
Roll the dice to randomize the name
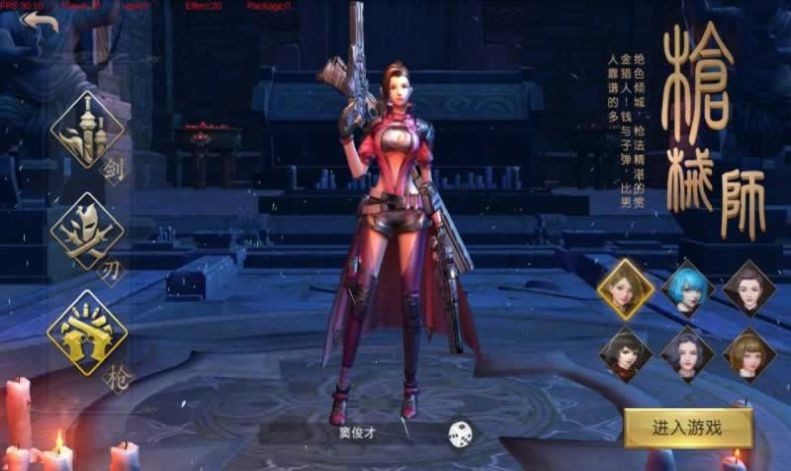(x=460, y=434)
